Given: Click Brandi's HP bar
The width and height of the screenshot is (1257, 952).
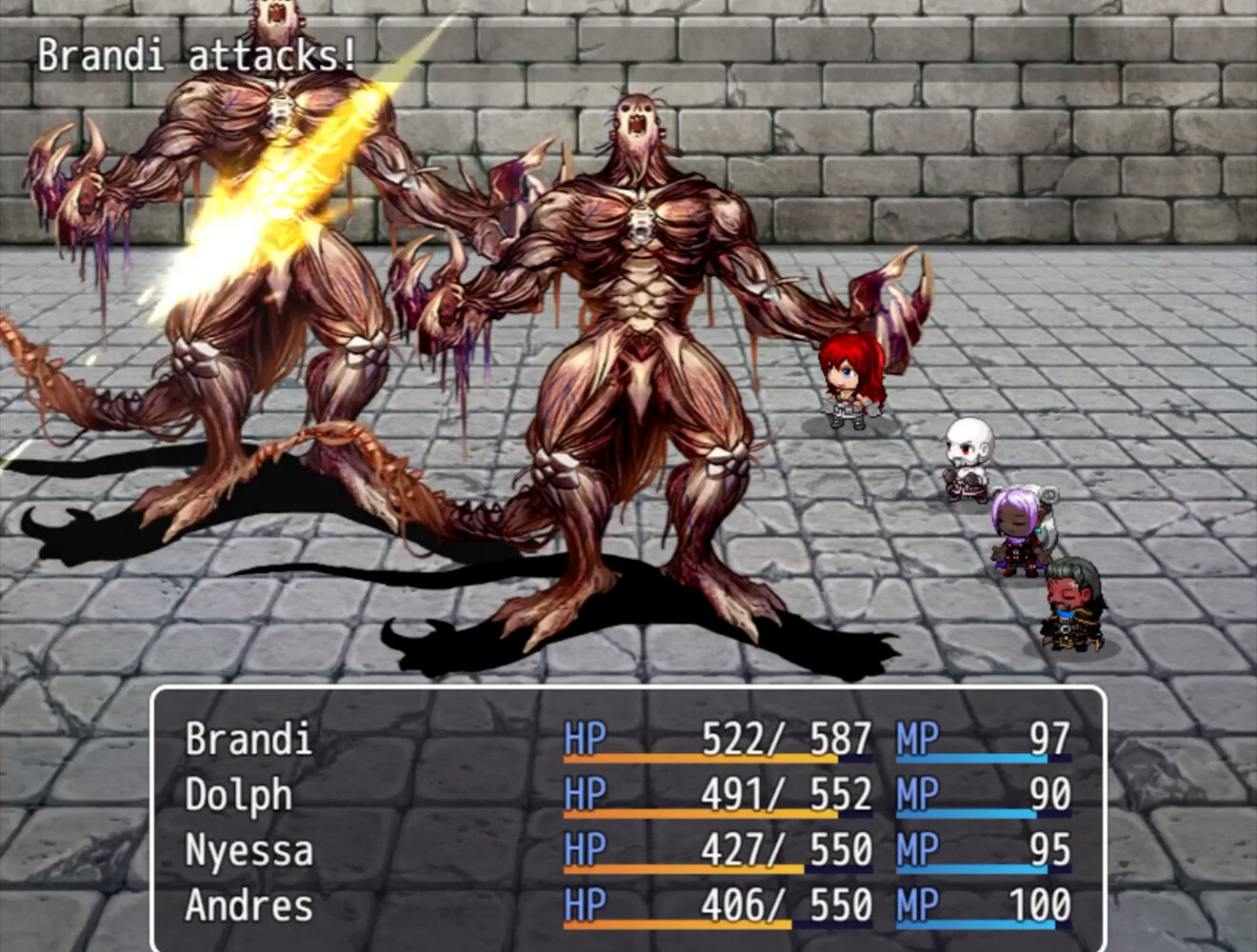Looking at the screenshot, I should pos(714,762).
